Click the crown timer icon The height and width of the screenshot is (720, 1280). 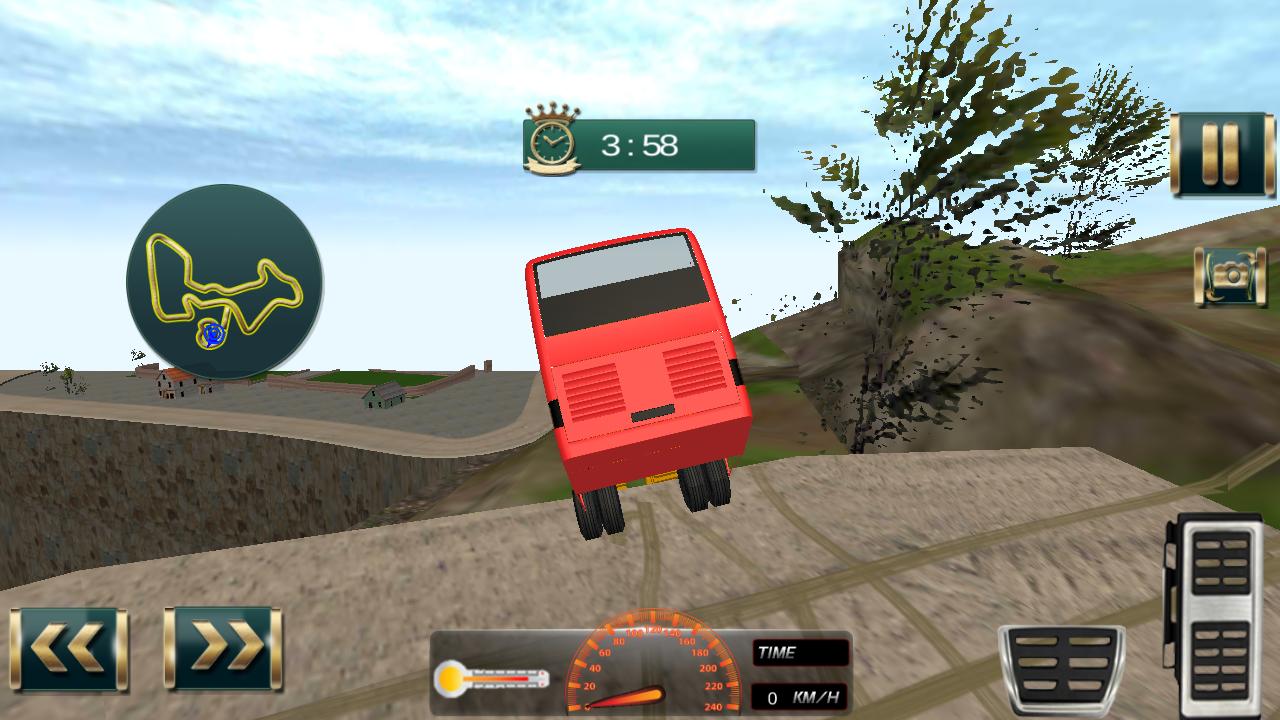553,138
